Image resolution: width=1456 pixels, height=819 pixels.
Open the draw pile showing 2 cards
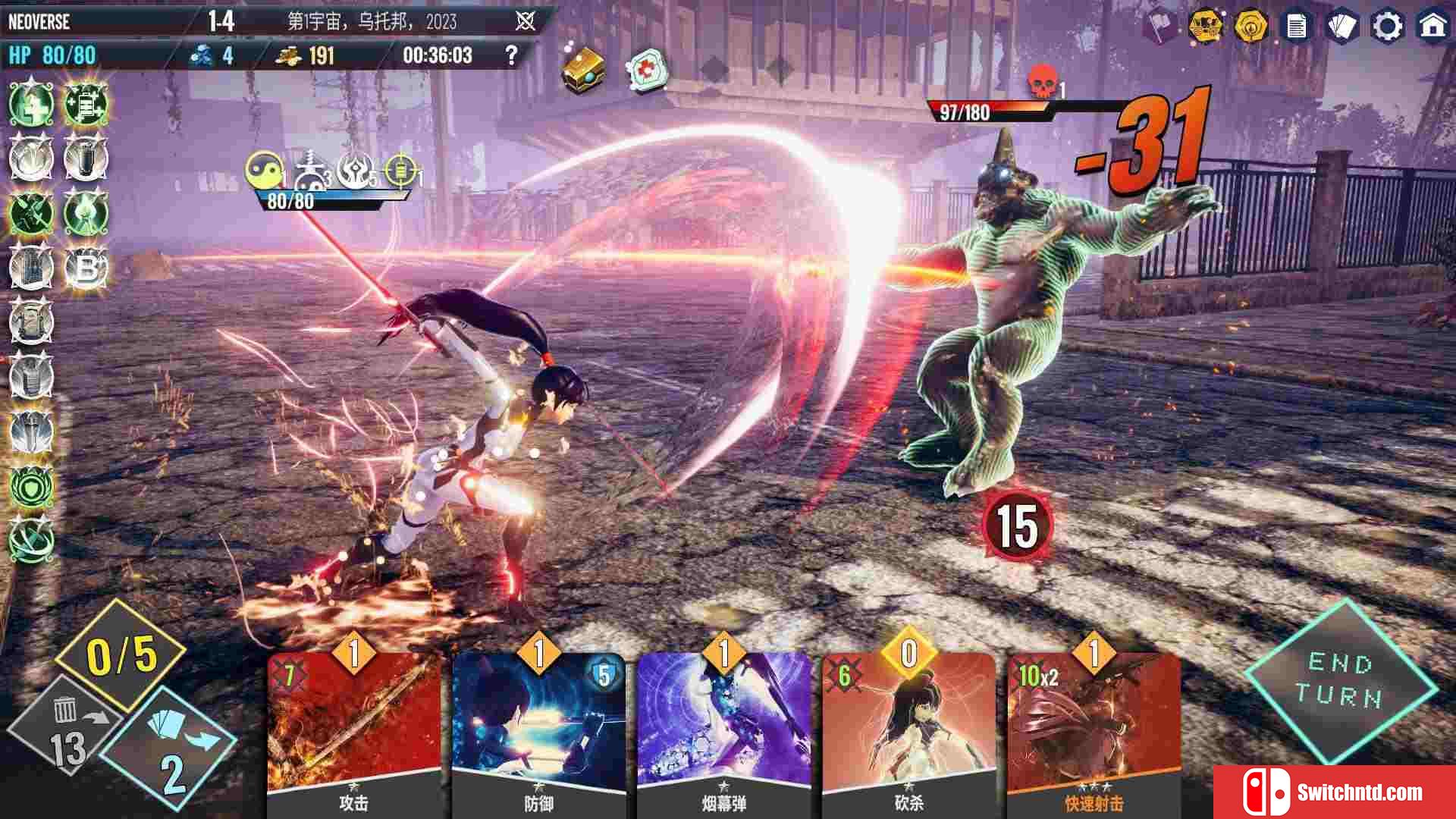pyautogui.click(x=173, y=751)
